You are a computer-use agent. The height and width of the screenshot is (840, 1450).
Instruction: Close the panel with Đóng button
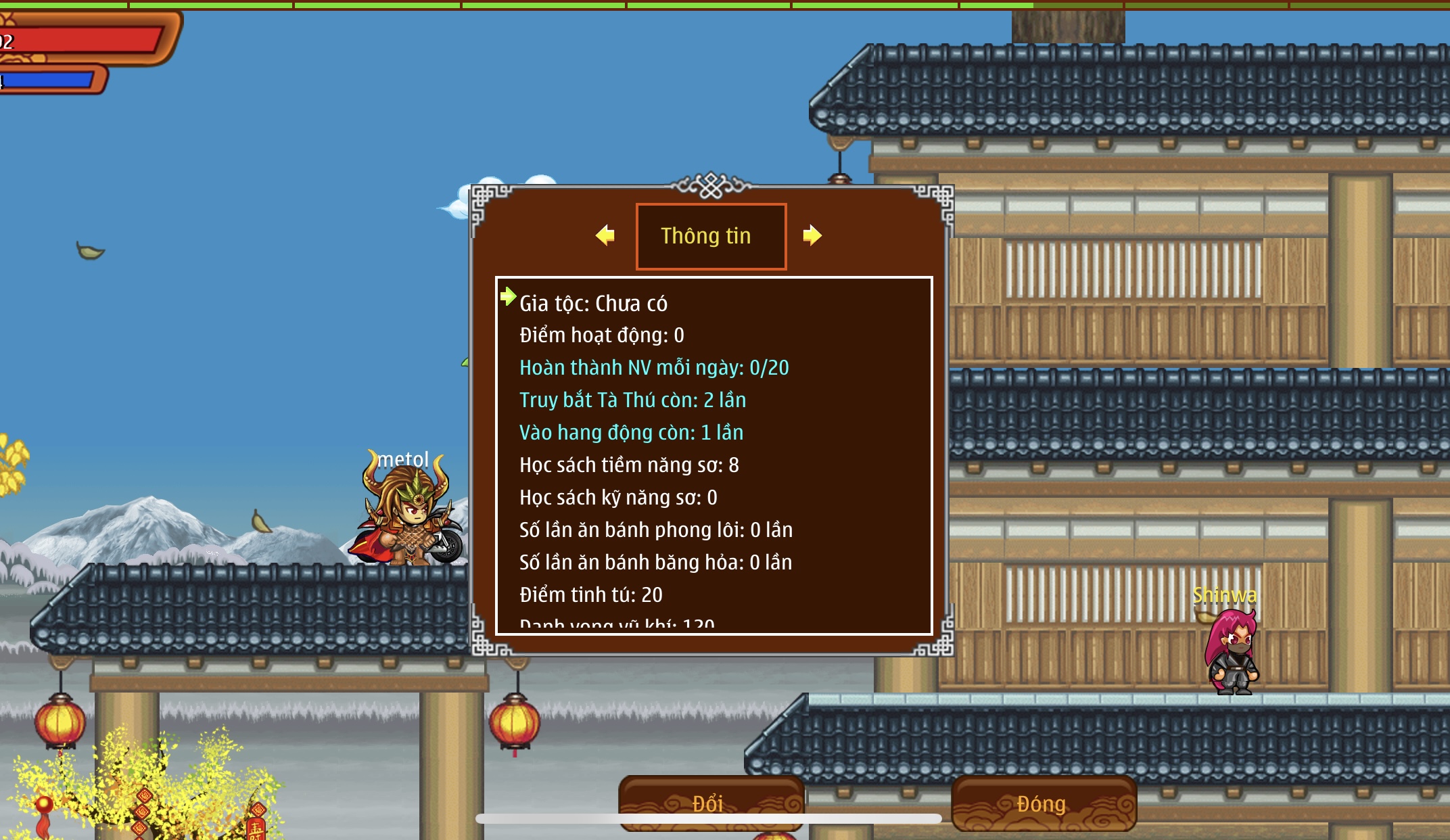point(1043,803)
